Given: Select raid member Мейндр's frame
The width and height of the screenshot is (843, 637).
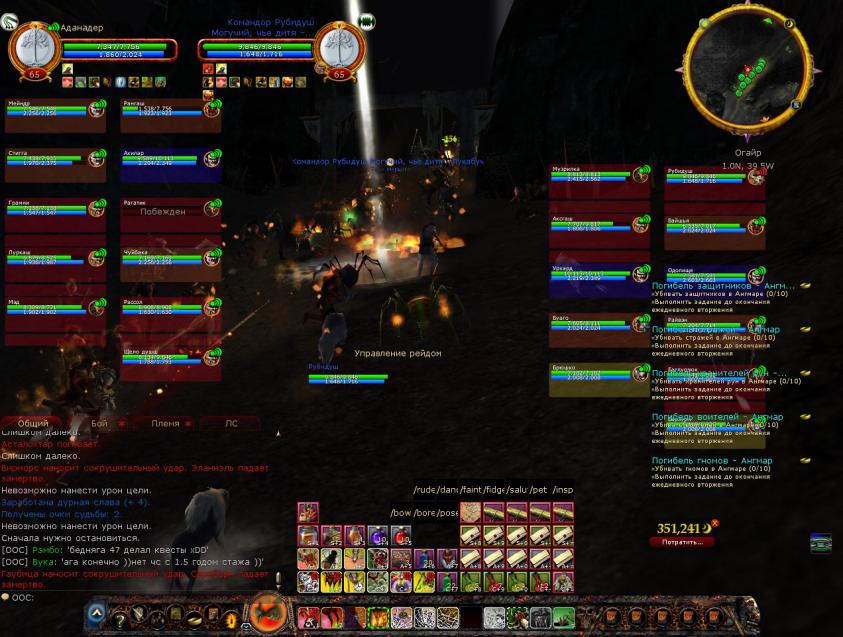Looking at the screenshot, I should 55,114.
